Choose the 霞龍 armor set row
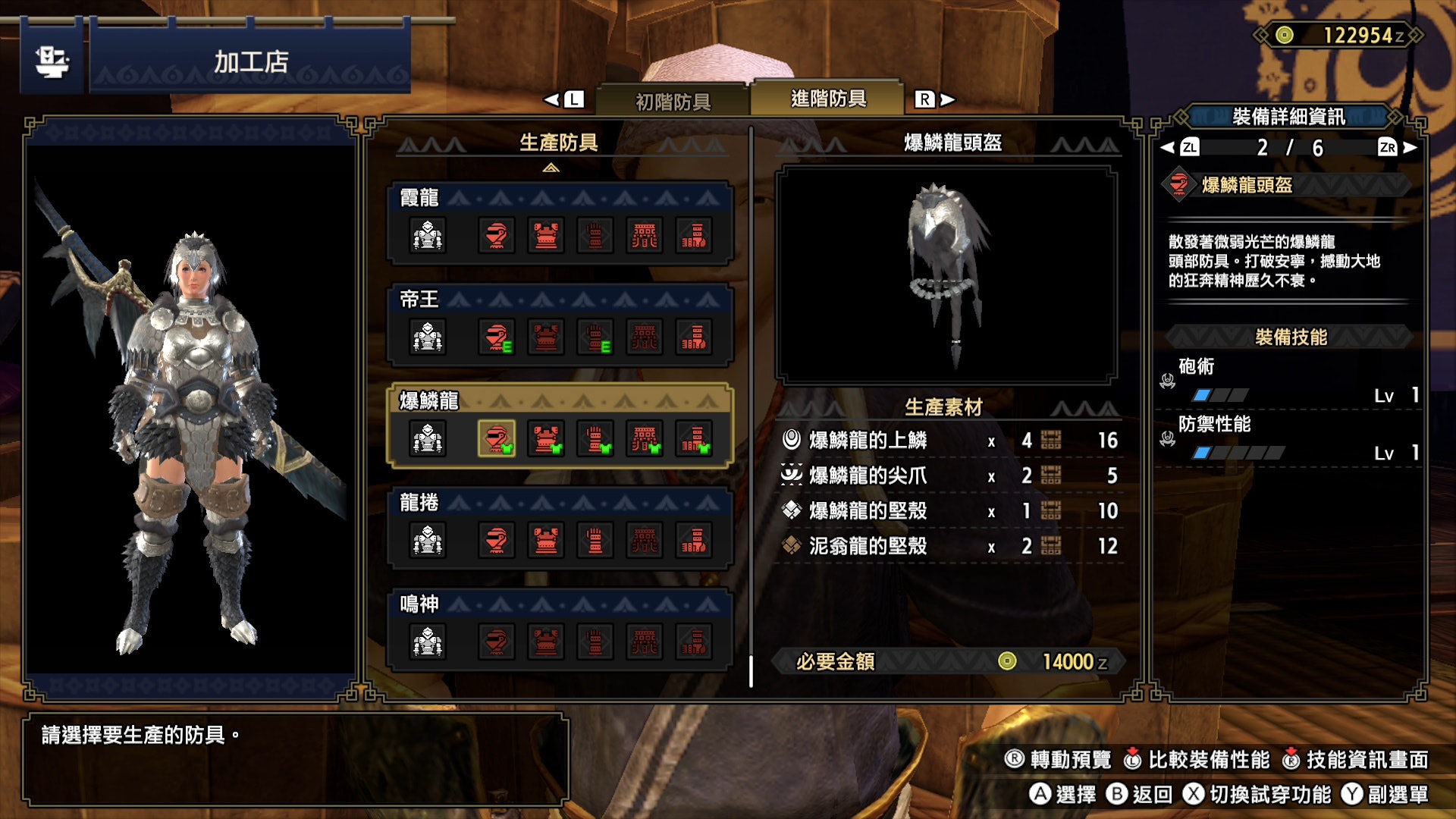The width and height of the screenshot is (1456, 819). 560,223
